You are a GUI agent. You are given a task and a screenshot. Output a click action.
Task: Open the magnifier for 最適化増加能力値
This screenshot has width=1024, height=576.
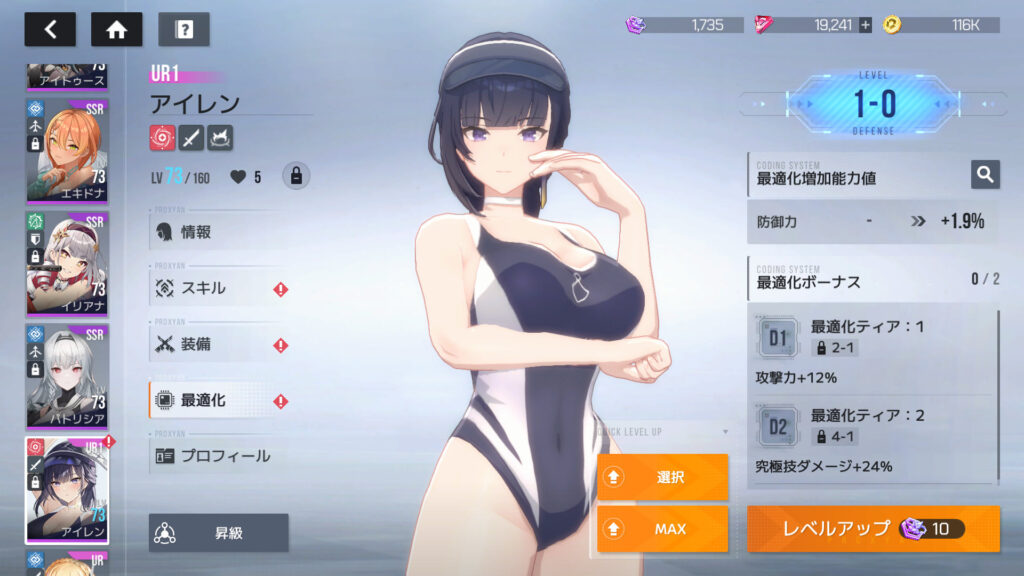(x=985, y=175)
